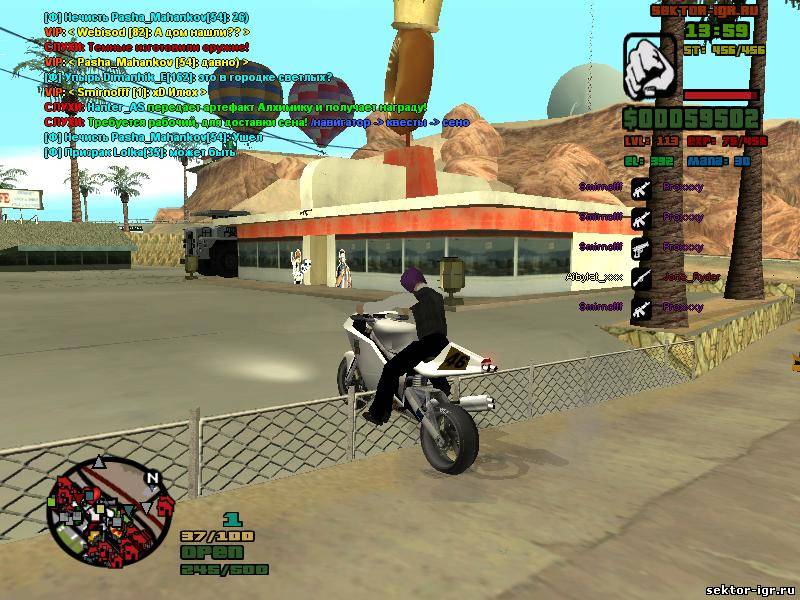Click the sniper rifle kill feed icon

641,275
